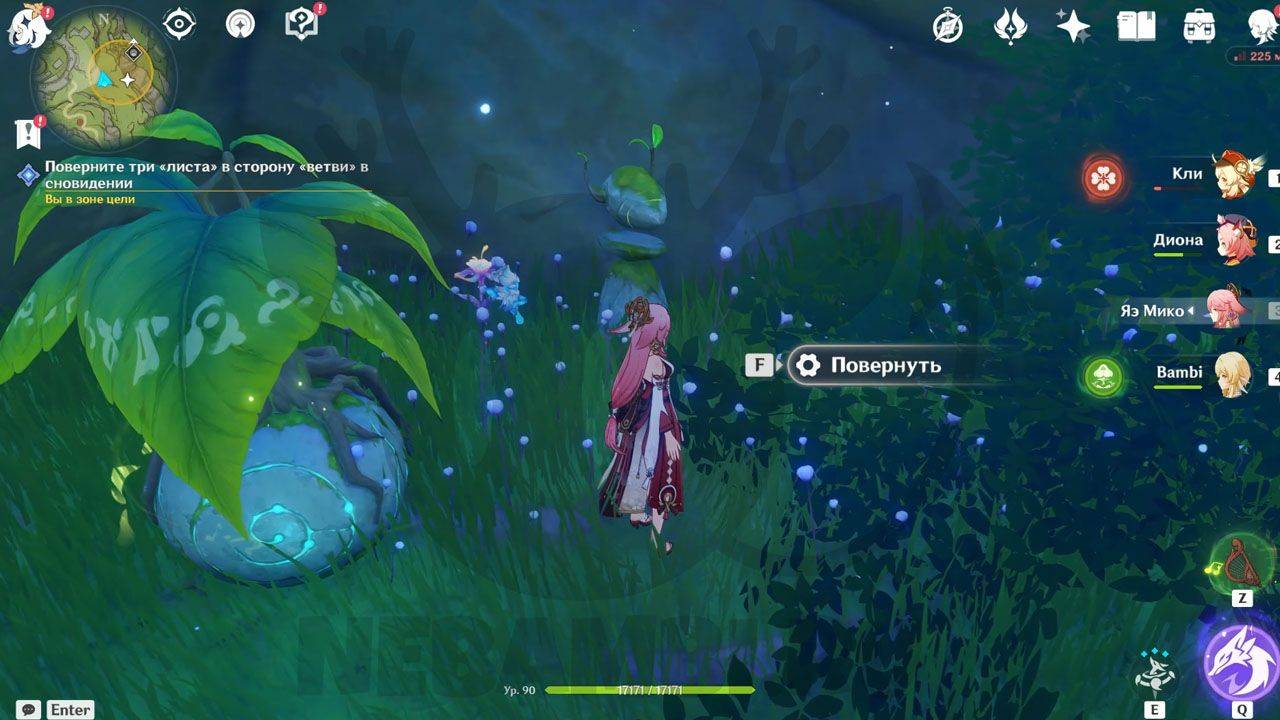Open the Paimon main menu
Viewport: 1280px width, 720px height.
click(28, 27)
